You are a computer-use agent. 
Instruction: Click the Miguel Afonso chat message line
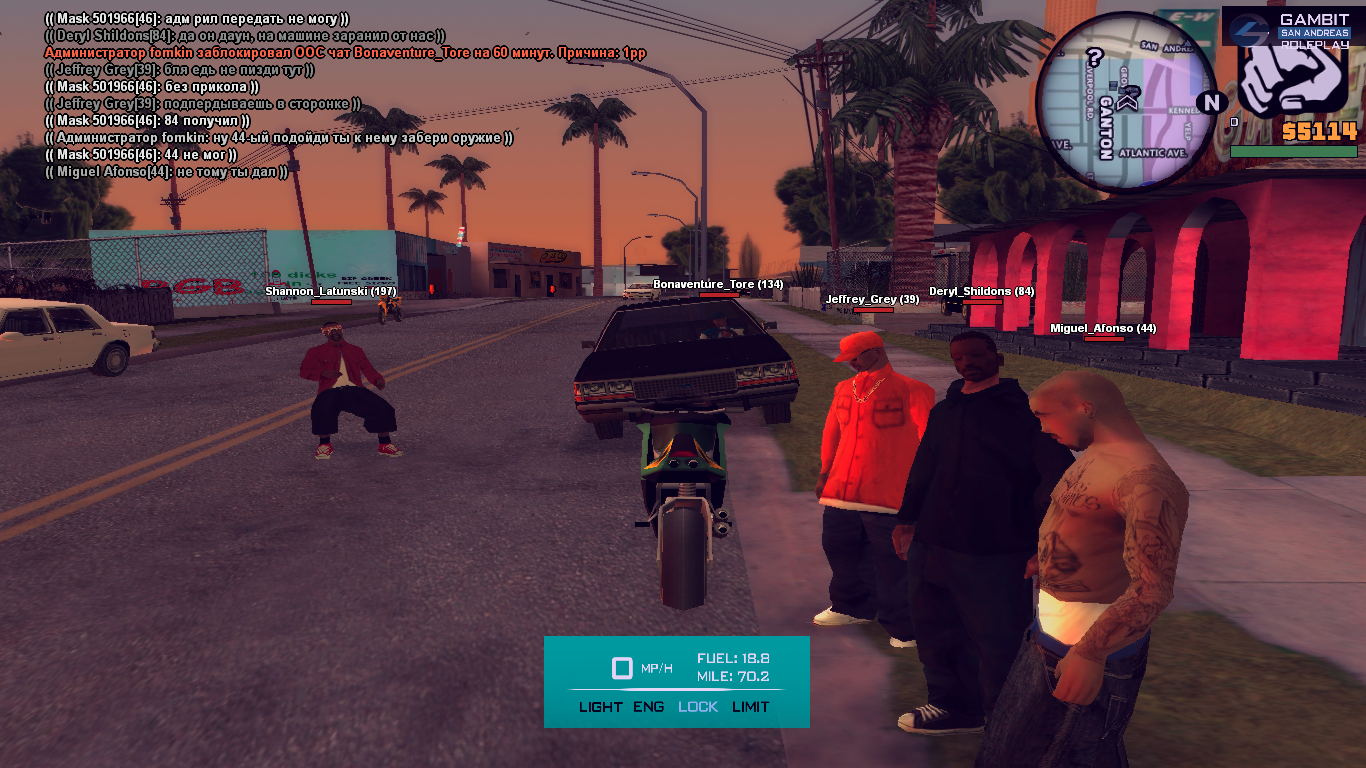tap(166, 172)
